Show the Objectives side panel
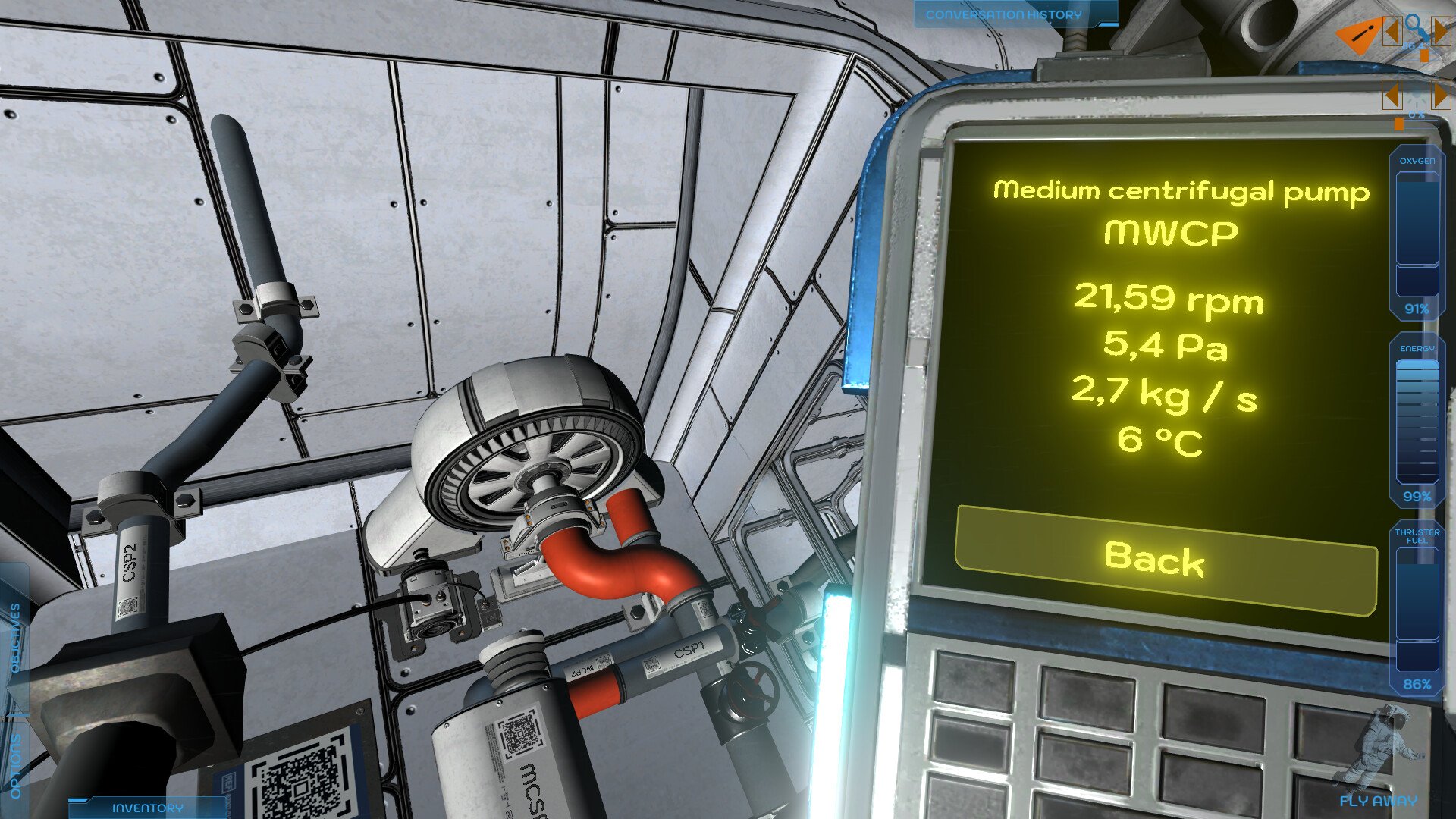This screenshot has height=819, width=1456. [15, 639]
